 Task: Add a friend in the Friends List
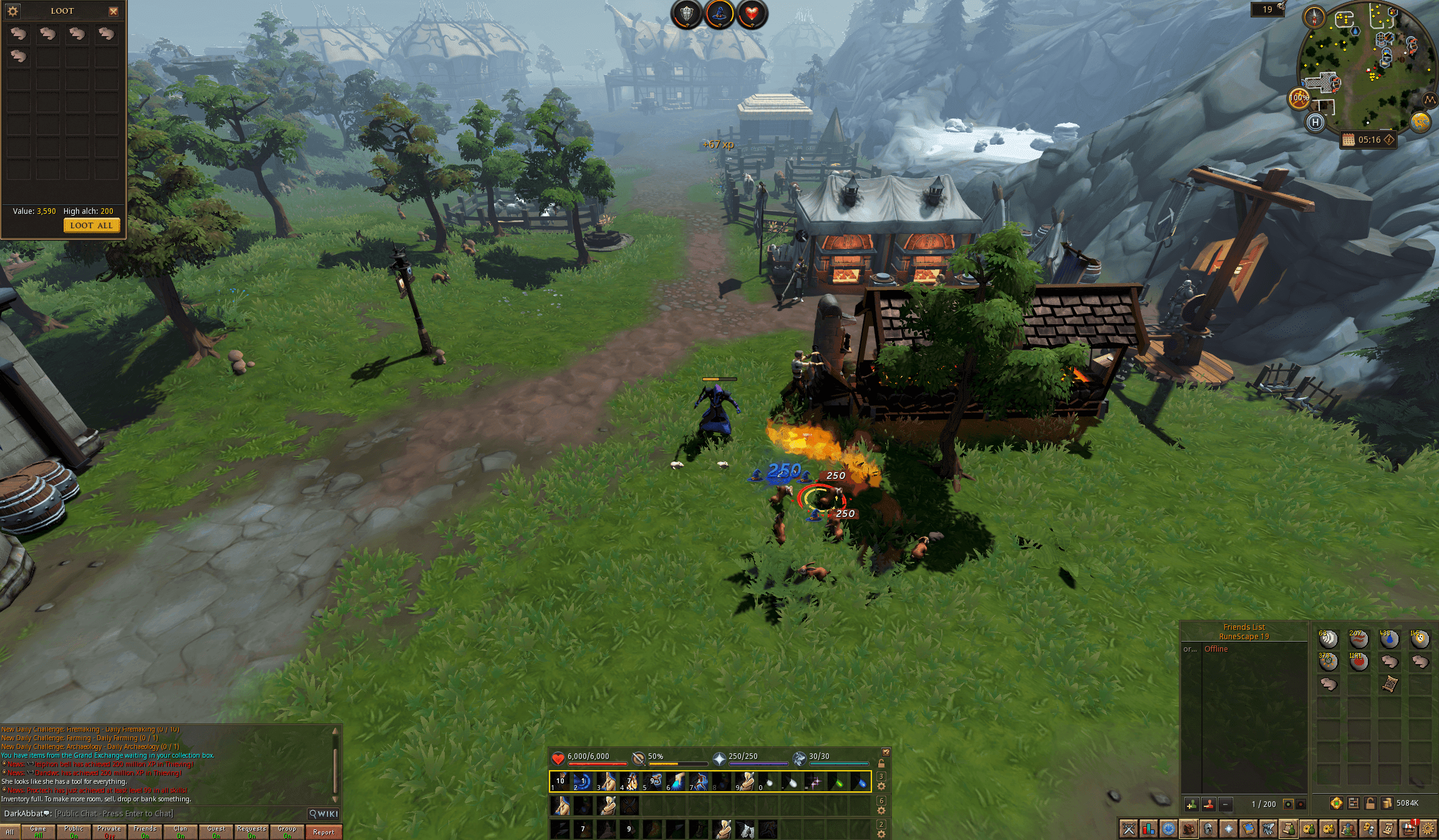pos(1191,804)
